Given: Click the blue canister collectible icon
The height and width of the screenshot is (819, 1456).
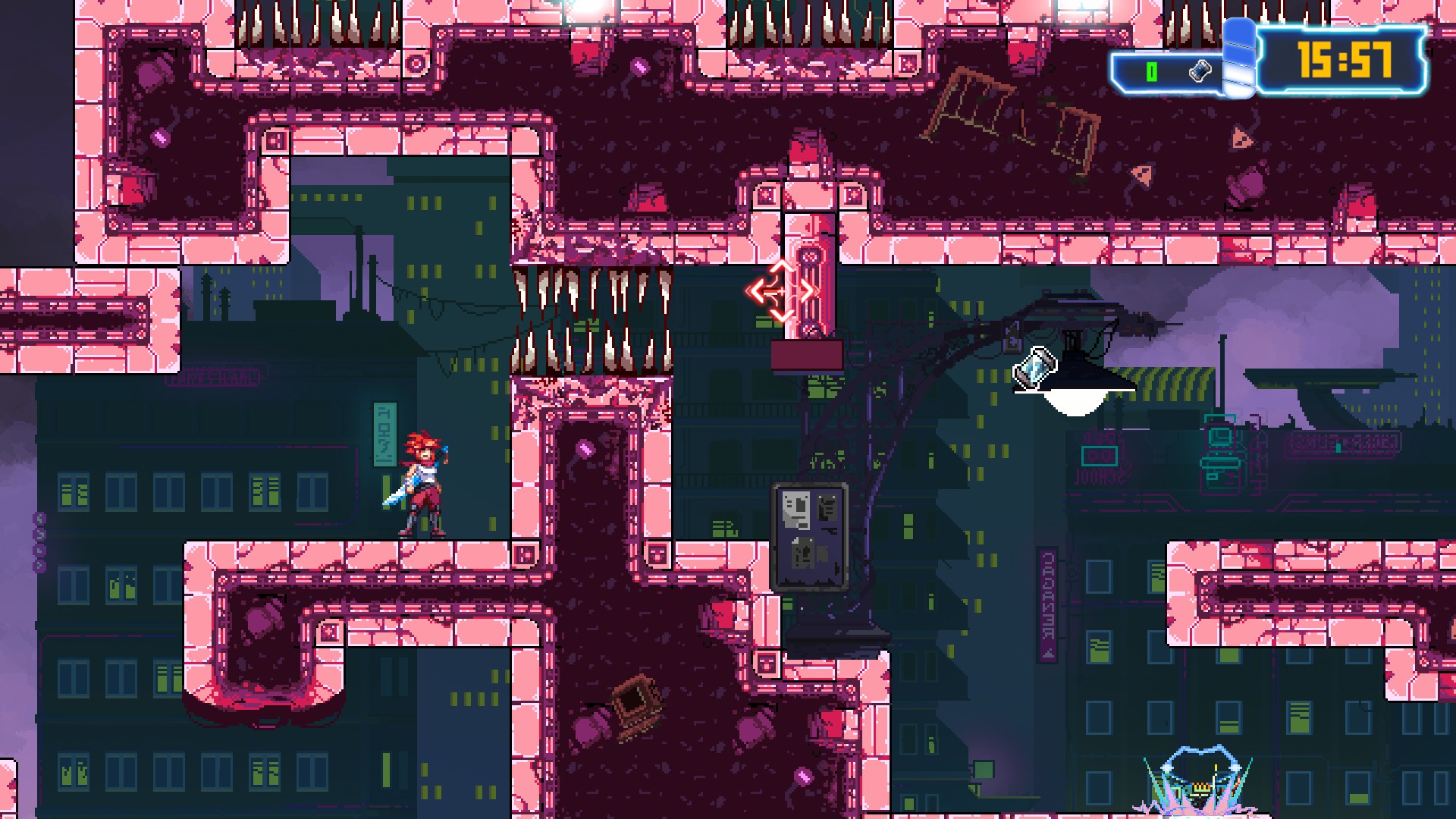Looking at the screenshot, I should tap(1035, 367).
